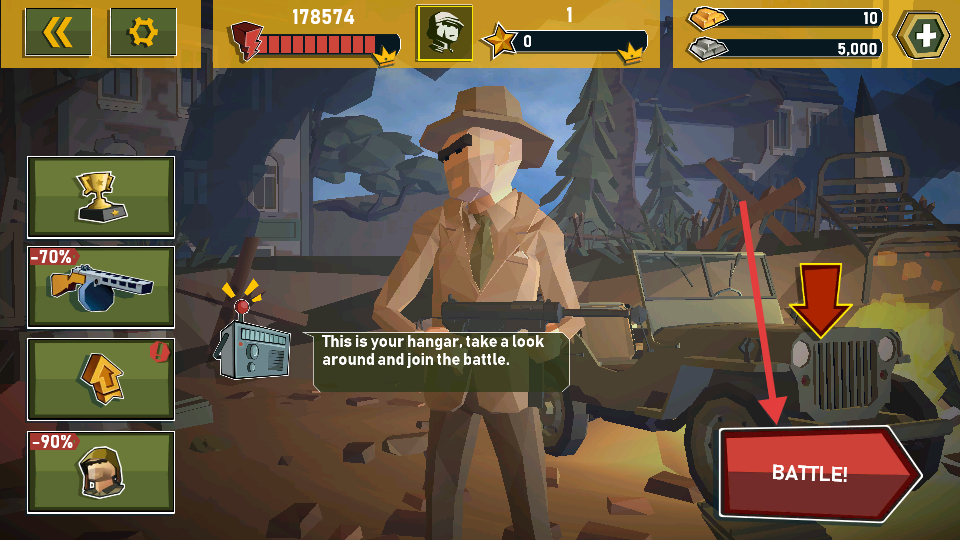Open the upgrade arrow panel
The height and width of the screenshot is (540, 960).
click(x=101, y=379)
